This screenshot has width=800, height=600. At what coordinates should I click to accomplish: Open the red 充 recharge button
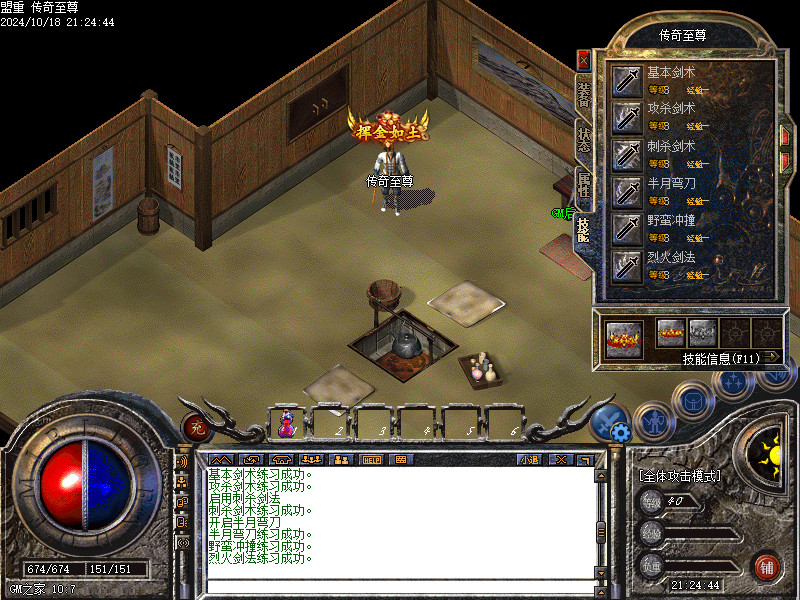(195, 425)
